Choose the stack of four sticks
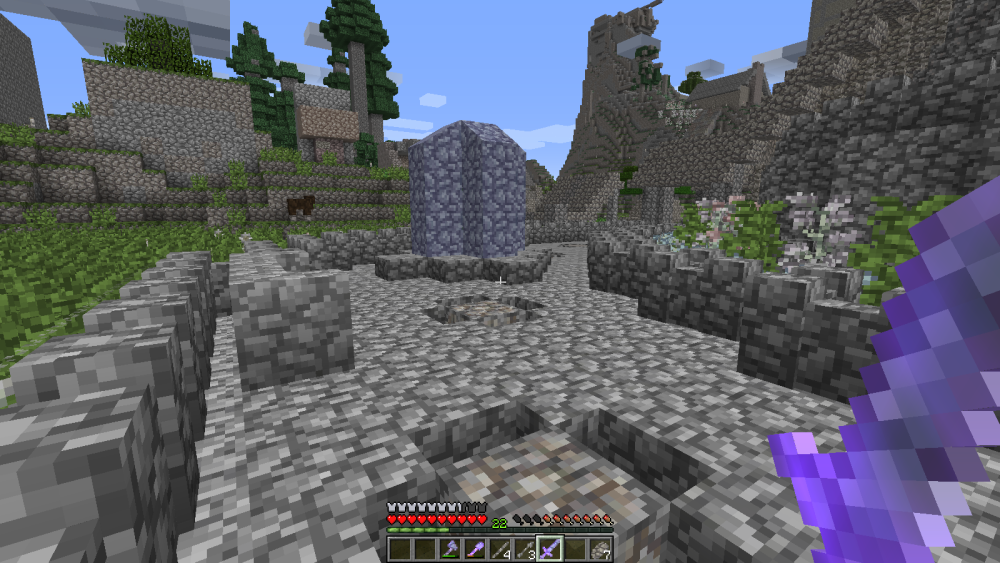The height and width of the screenshot is (563, 1000). click(500, 548)
